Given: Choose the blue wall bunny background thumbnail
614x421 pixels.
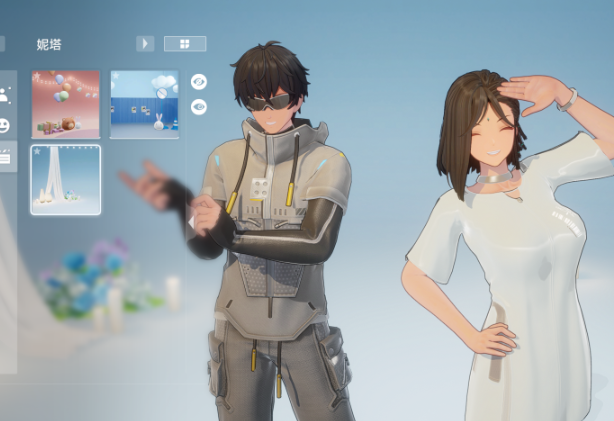Looking at the screenshot, I should (x=144, y=104).
